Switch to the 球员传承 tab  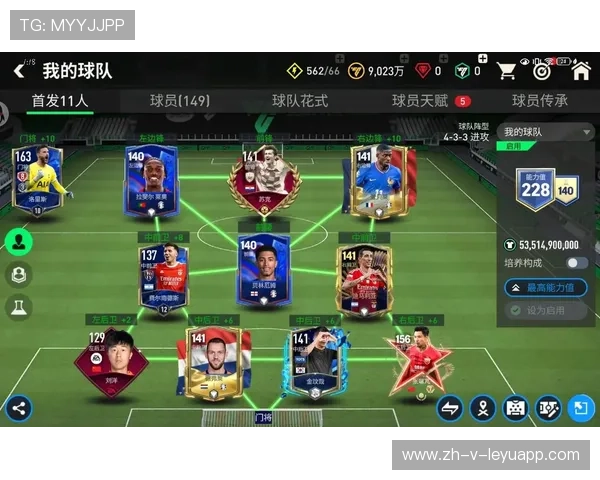click(540, 101)
